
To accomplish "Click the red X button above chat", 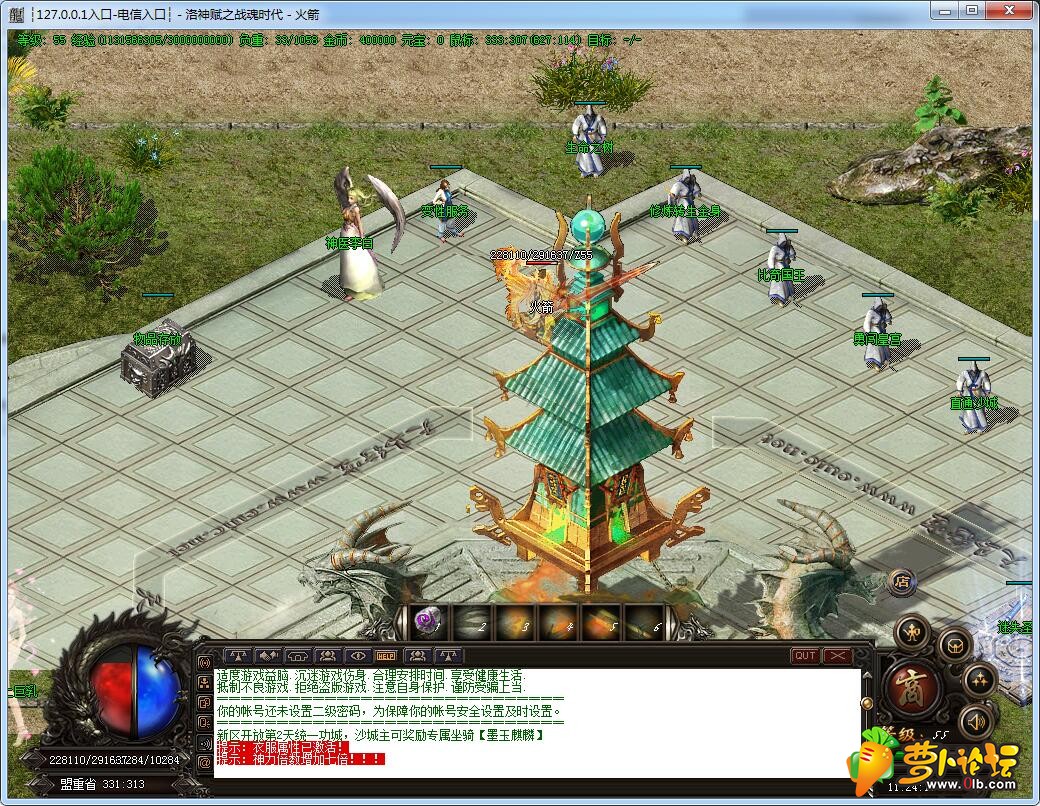I will (x=837, y=656).
